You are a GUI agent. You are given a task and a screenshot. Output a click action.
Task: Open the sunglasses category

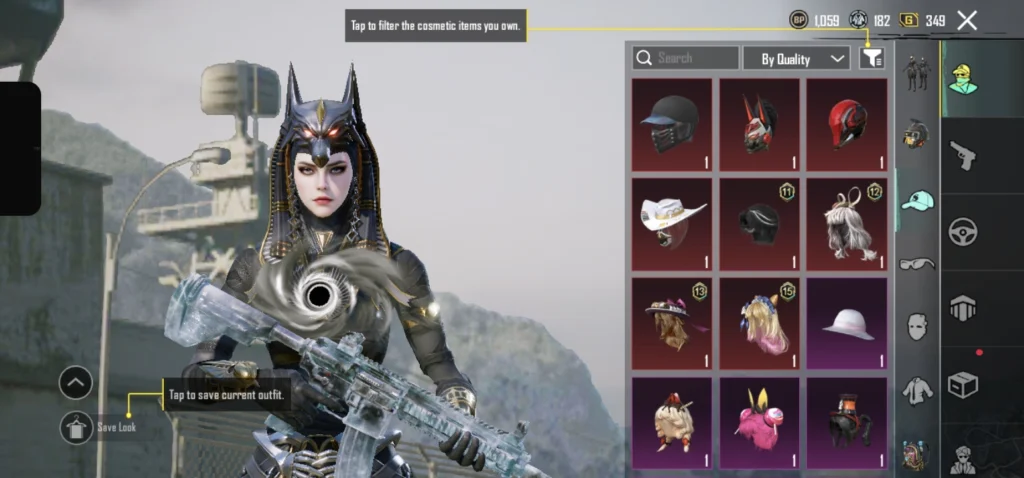pyautogui.click(x=917, y=263)
